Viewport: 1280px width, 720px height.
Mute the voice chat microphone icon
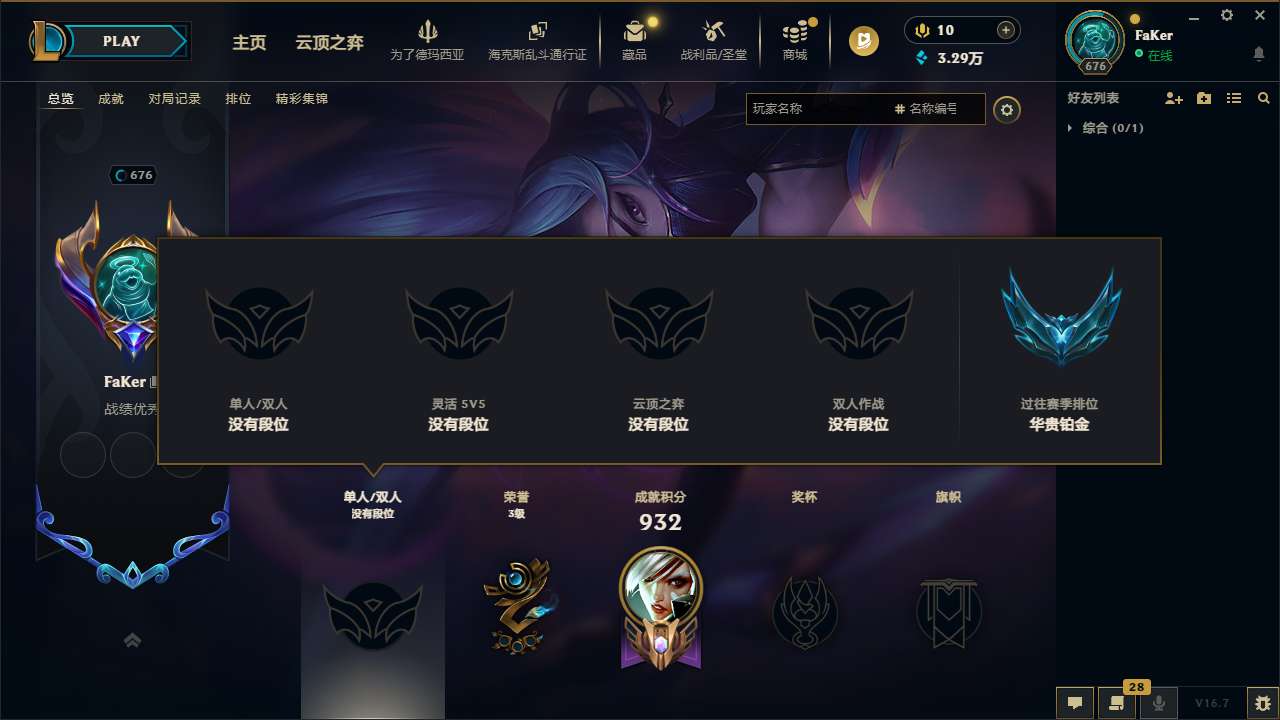[x=1158, y=703]
